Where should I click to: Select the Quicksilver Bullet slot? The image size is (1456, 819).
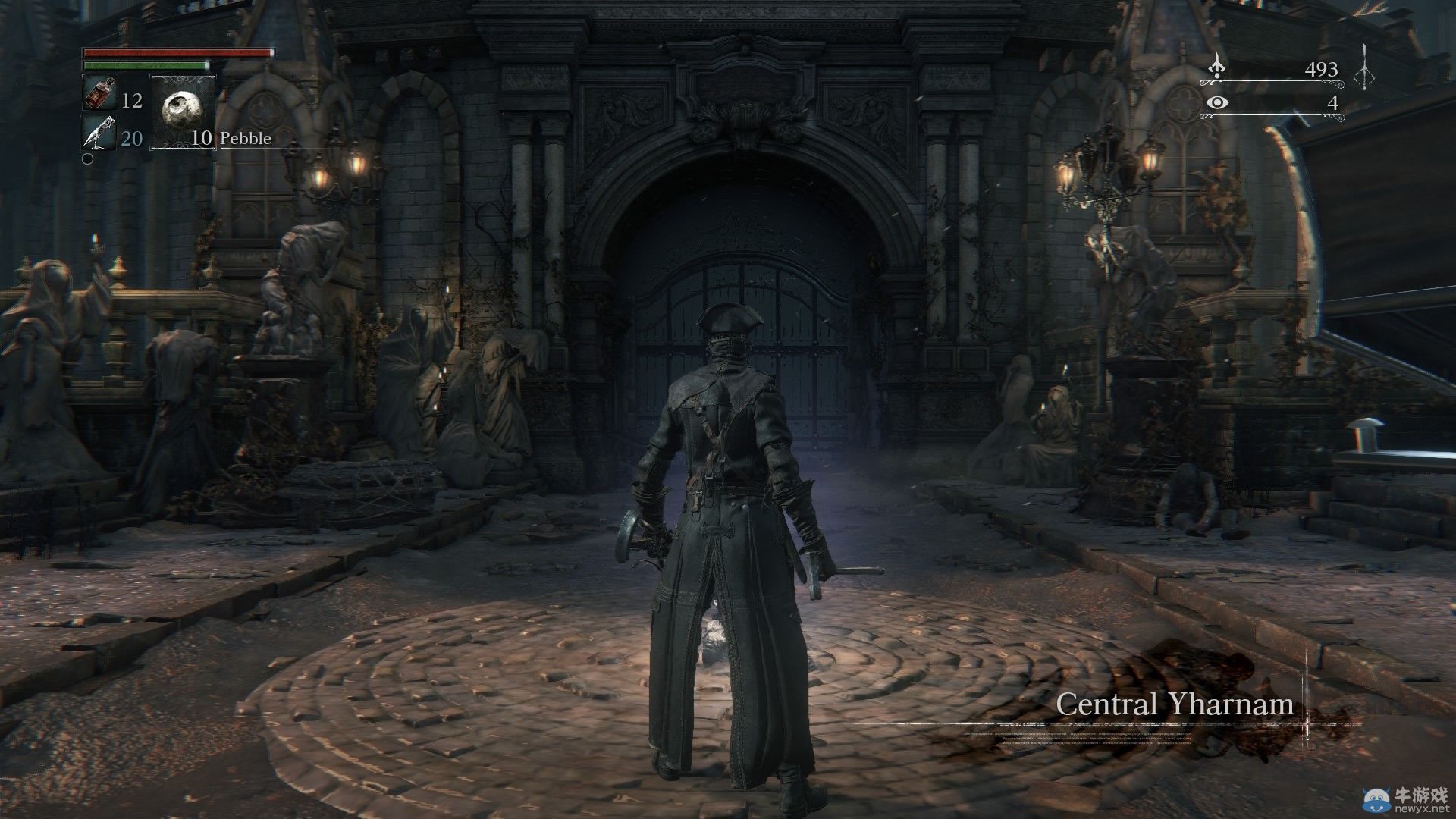pos(98,133)
